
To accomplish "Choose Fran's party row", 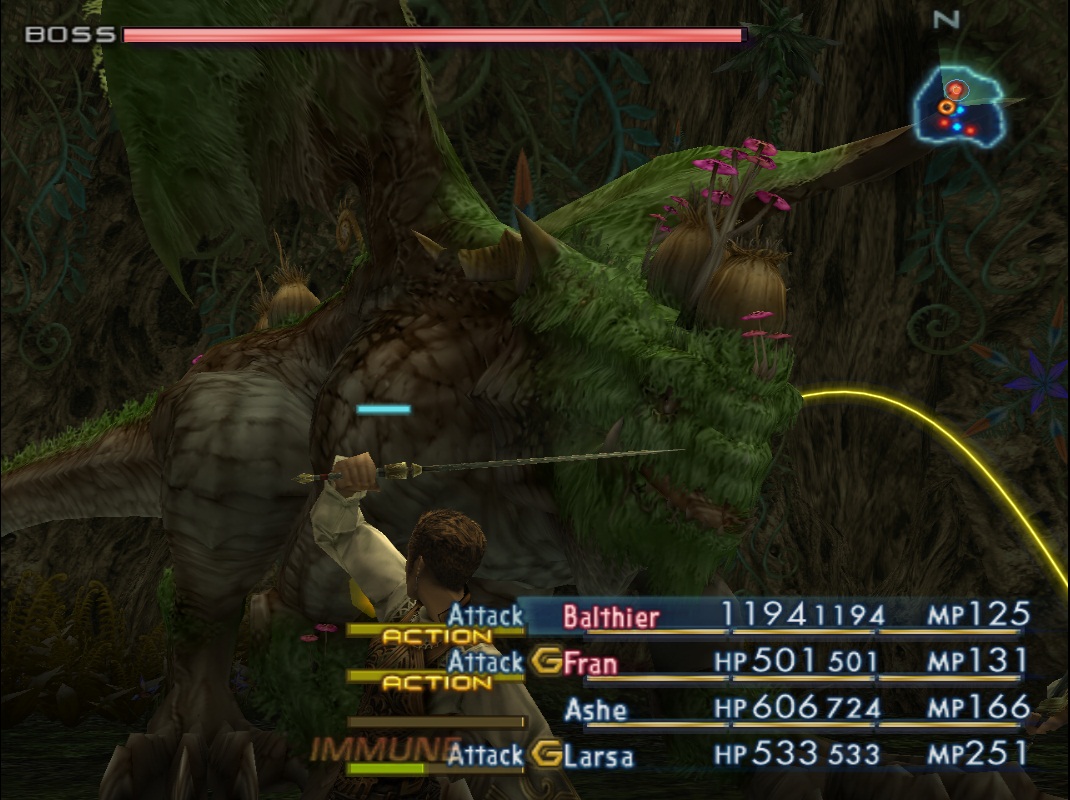I will pyautogui.click(x=591, y=662).
